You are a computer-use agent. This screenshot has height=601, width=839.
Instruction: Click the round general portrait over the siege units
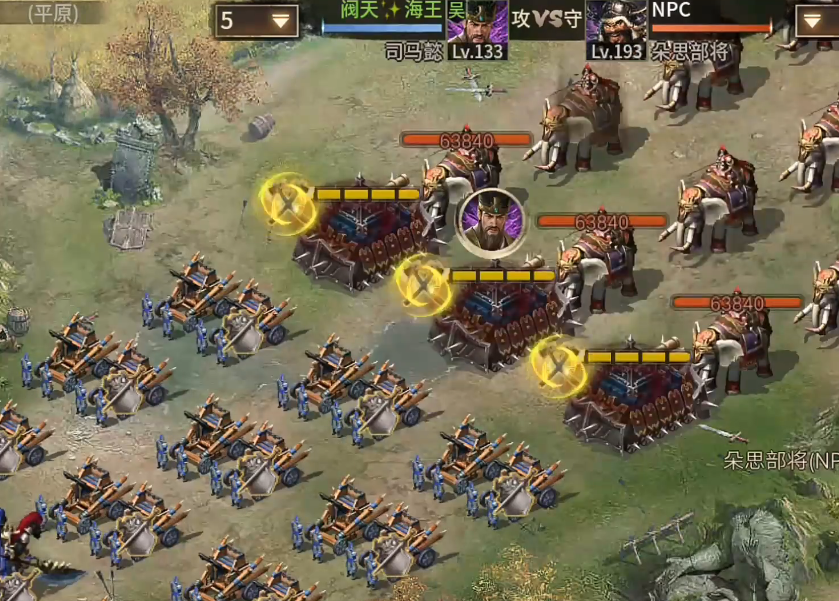pos(490,219)
